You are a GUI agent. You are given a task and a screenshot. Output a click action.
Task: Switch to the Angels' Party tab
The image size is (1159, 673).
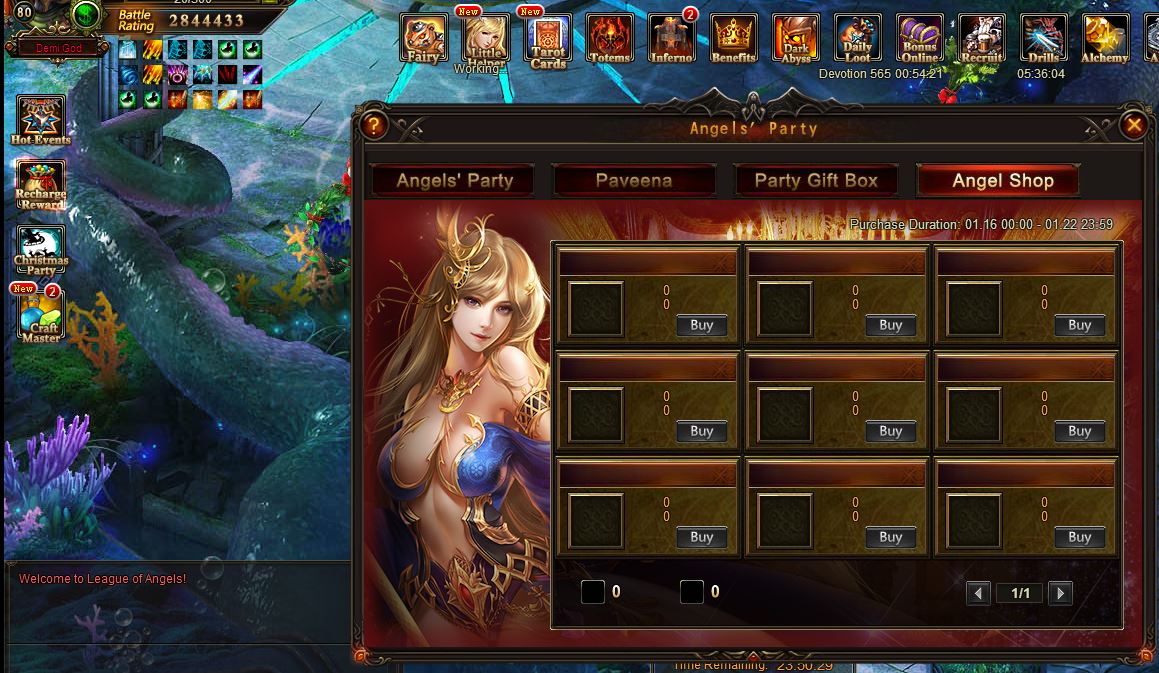[x=454, y=181]
